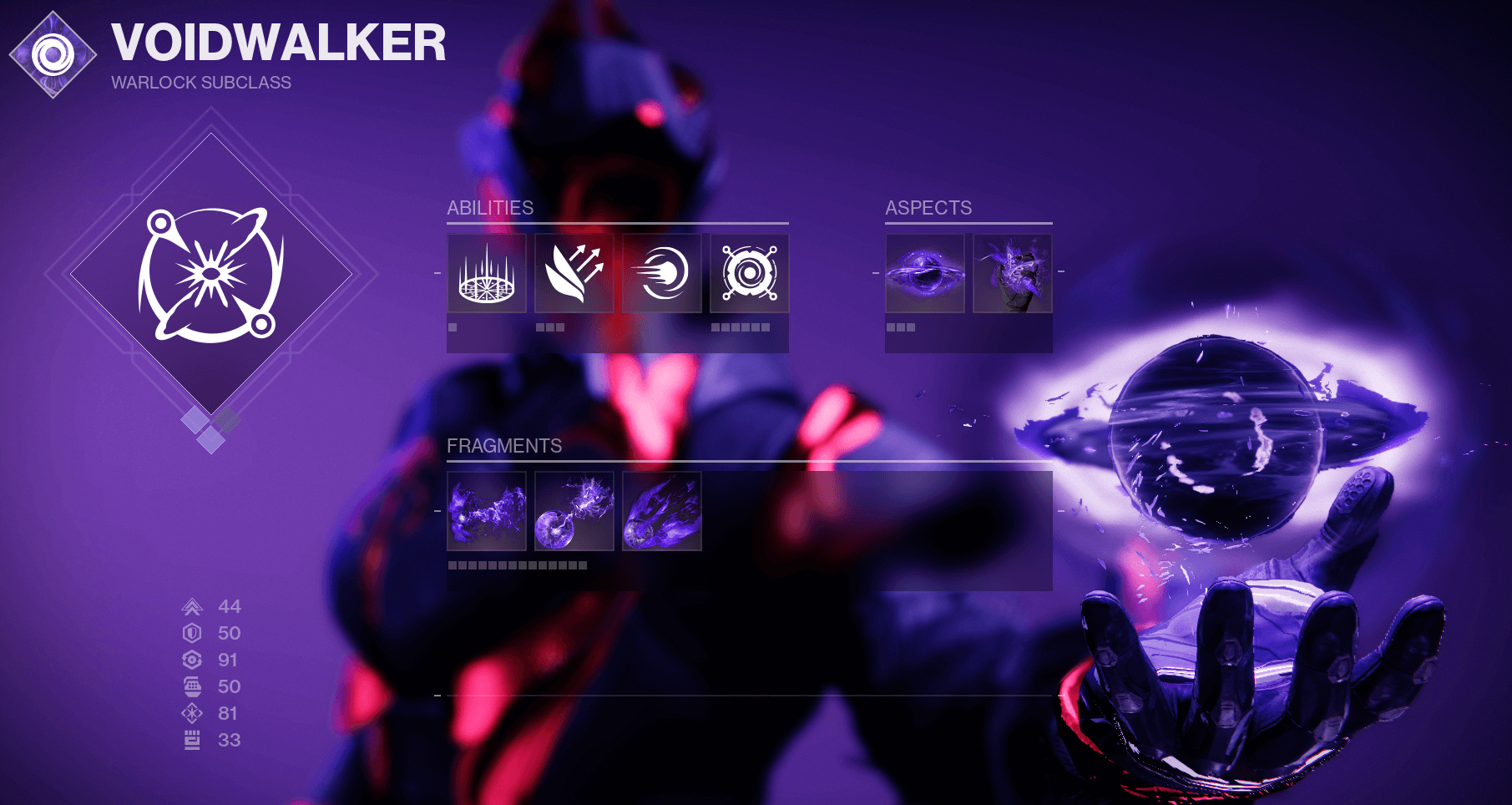Choose the void melee ability icon

click(661, 274)
